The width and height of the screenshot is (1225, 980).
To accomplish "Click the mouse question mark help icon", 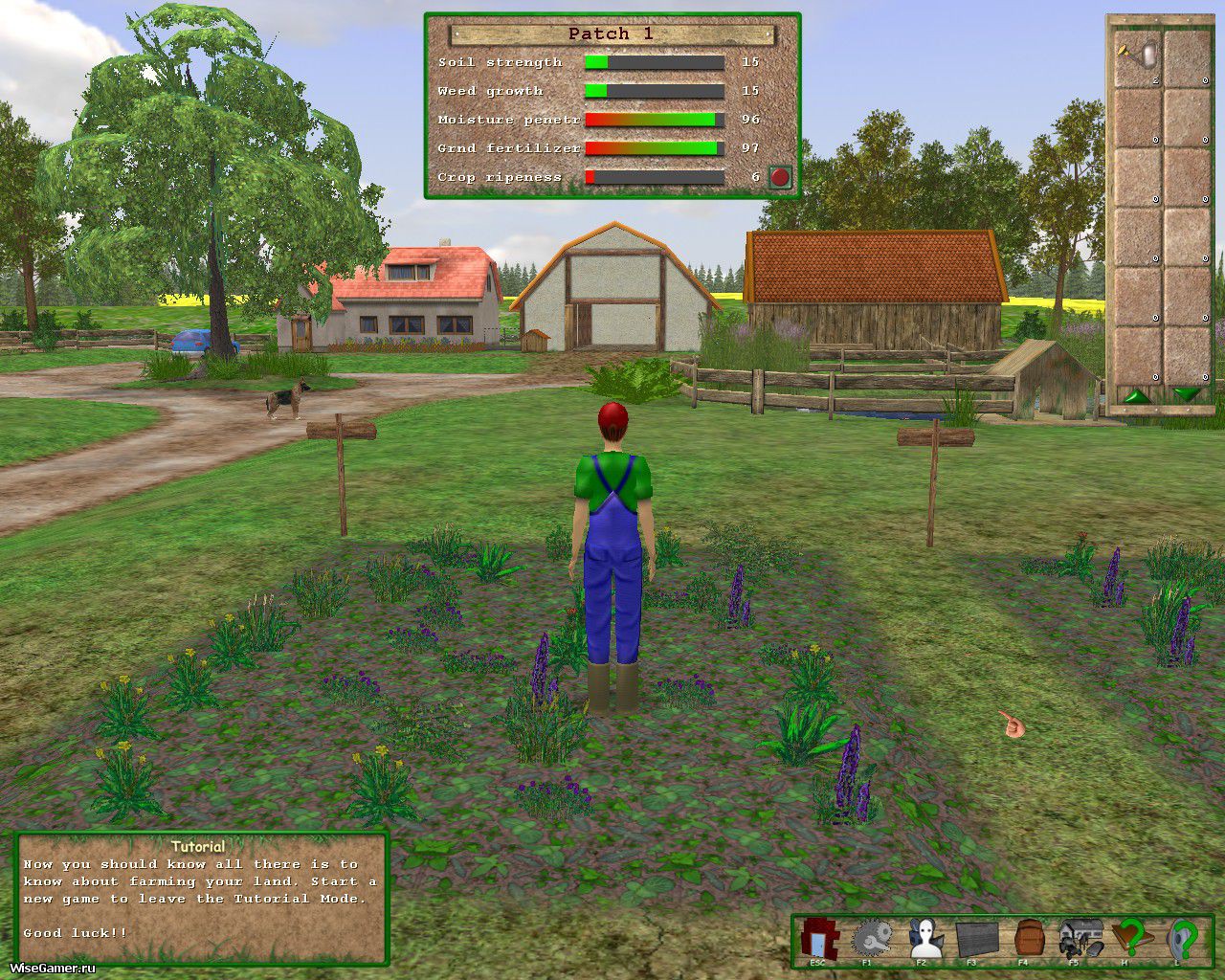I will tap(1183, 939).
